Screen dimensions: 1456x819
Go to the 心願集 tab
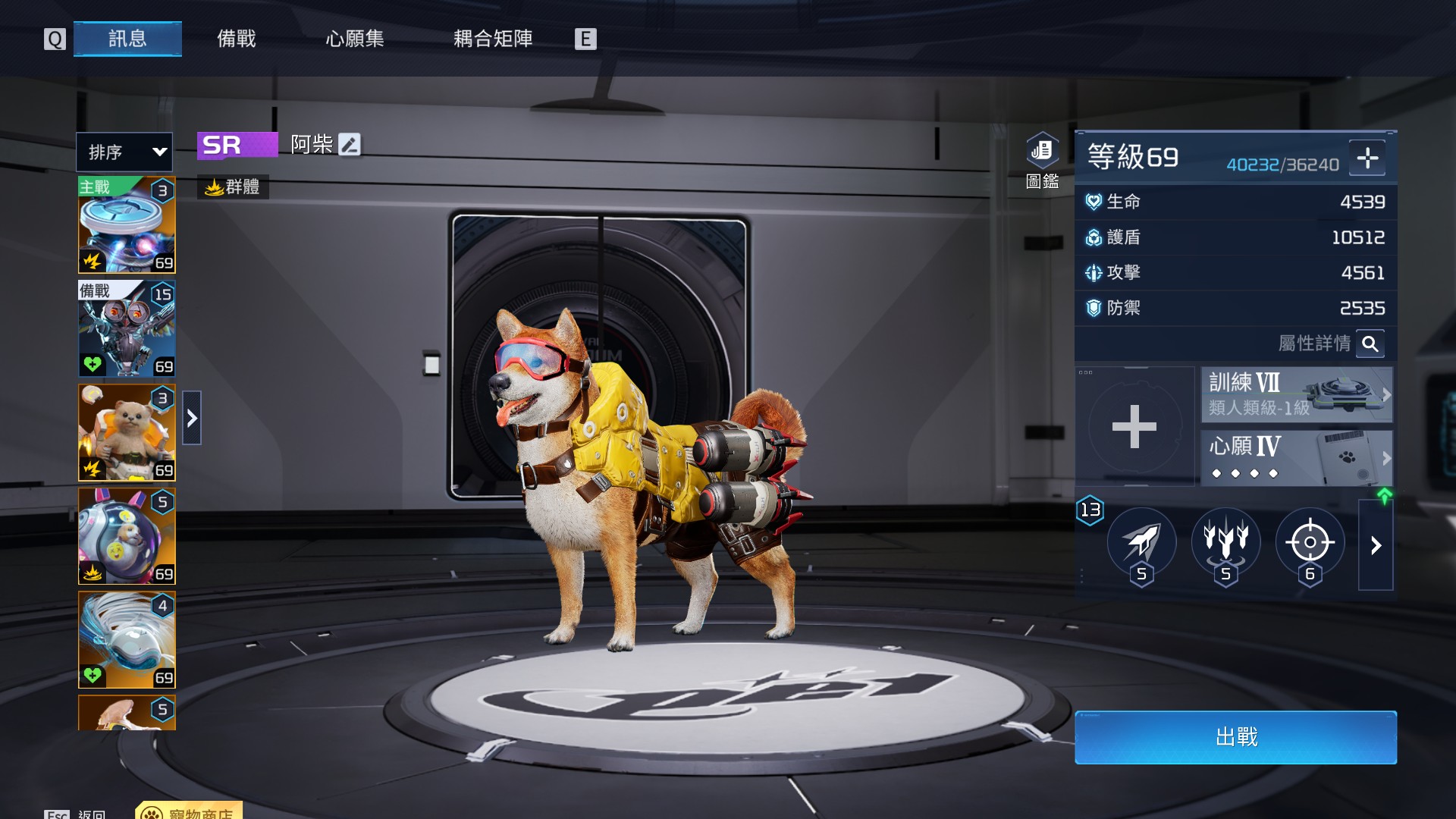pos(355,39)
